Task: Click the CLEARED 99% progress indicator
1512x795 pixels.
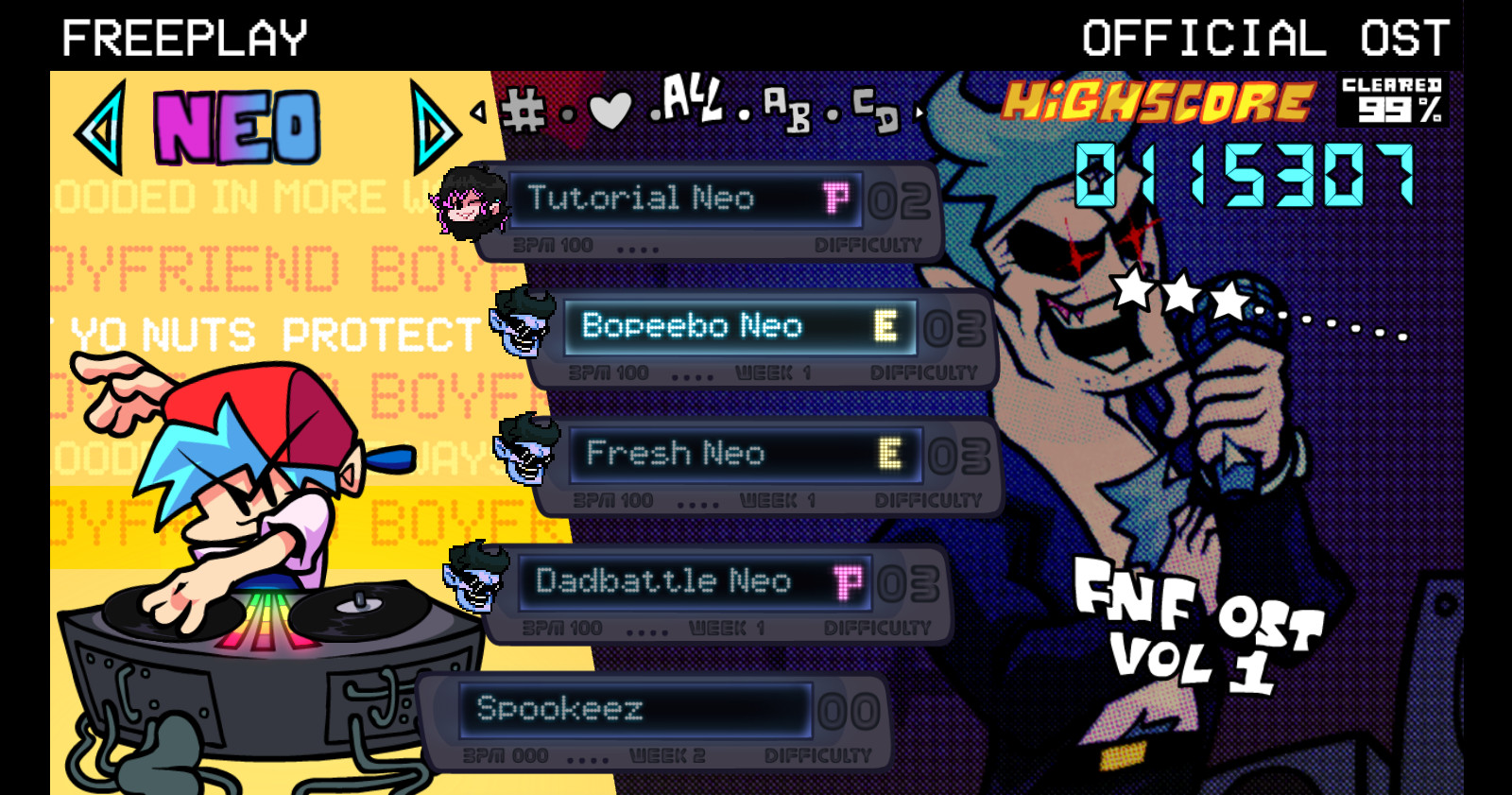Action: (x=1391, y=98)
